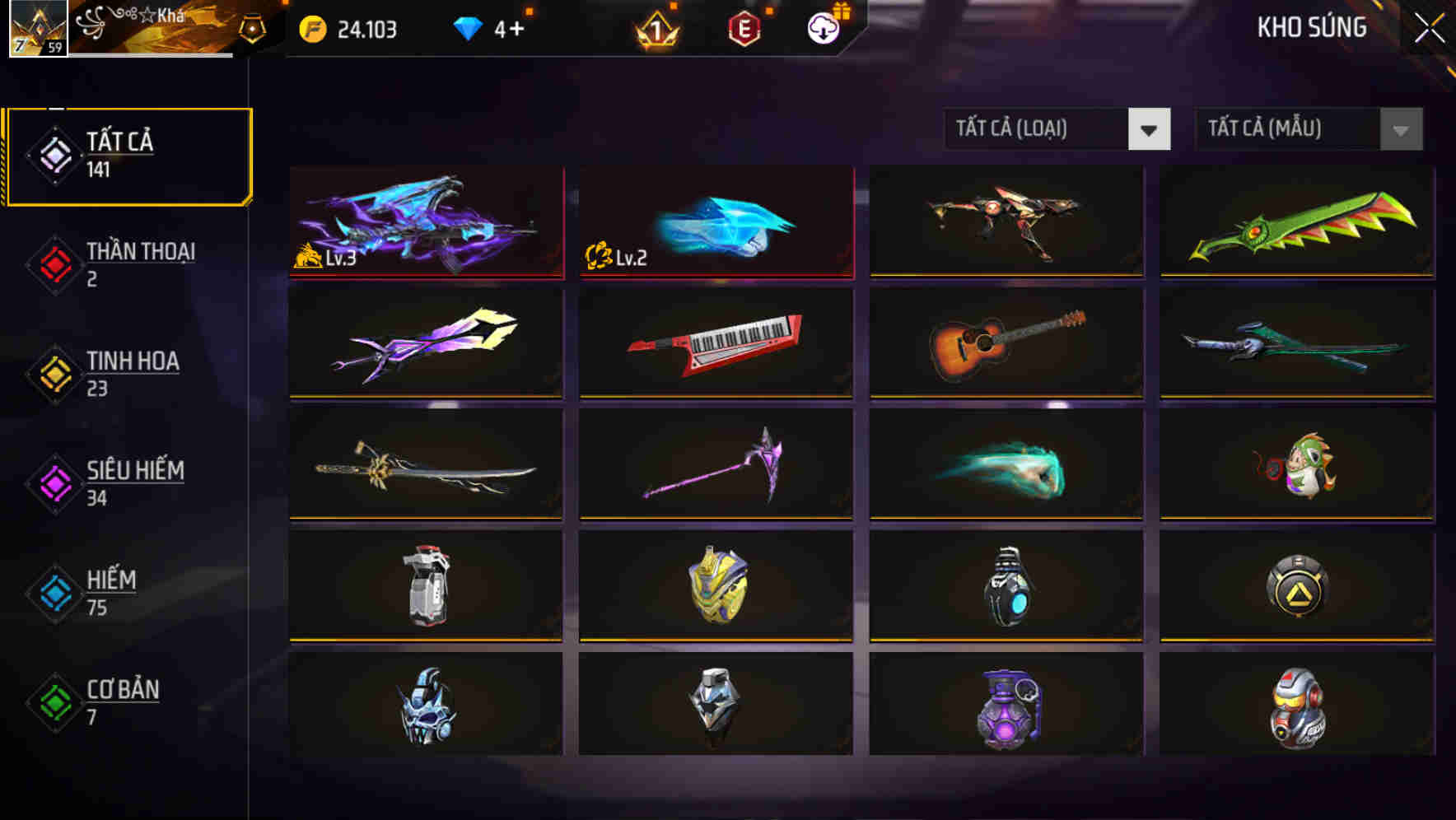Select the THẦN THOẠI rarity filter icon
This screenshot has height=820, width=1456.
(x=54, y=263)
